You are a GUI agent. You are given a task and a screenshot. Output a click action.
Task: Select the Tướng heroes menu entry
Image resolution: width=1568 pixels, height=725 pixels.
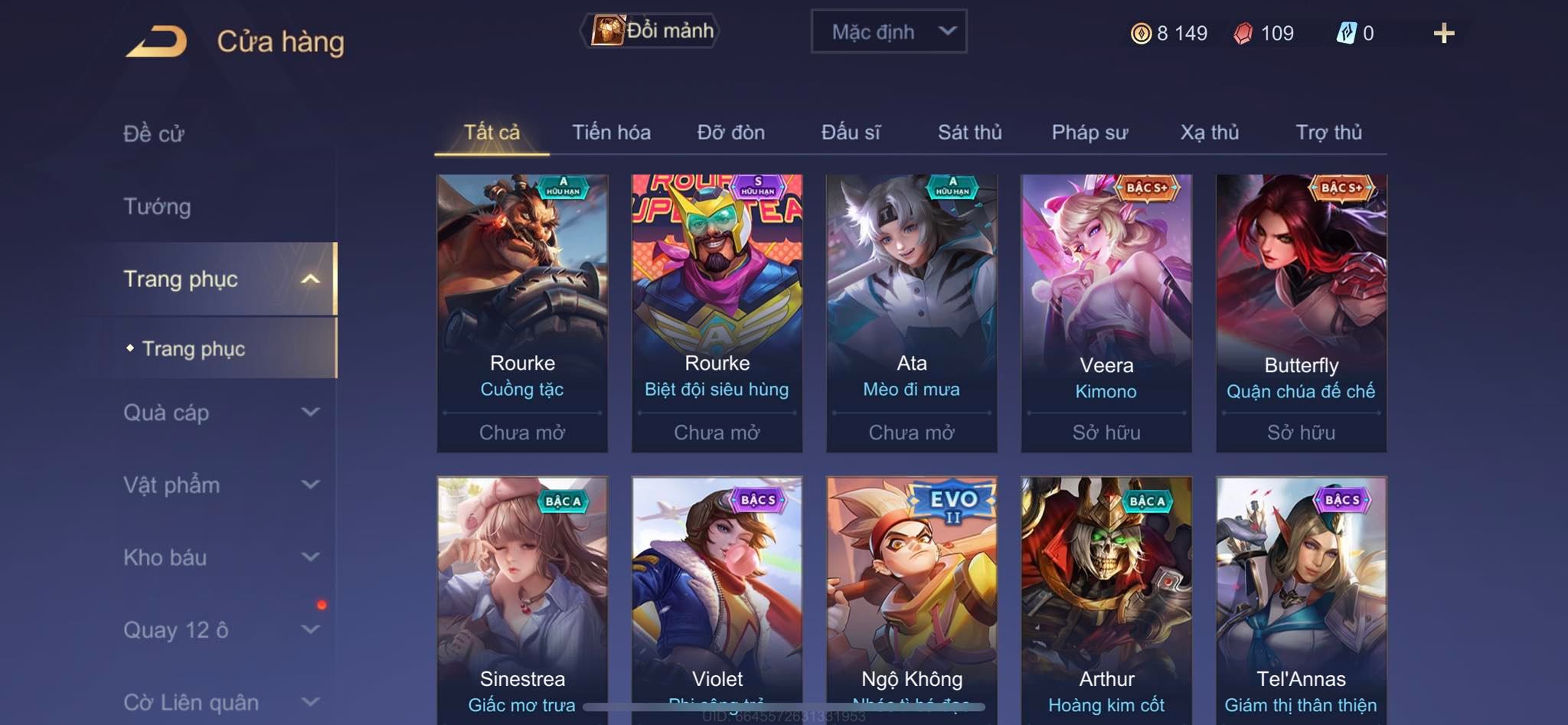(x=158, y=207)
